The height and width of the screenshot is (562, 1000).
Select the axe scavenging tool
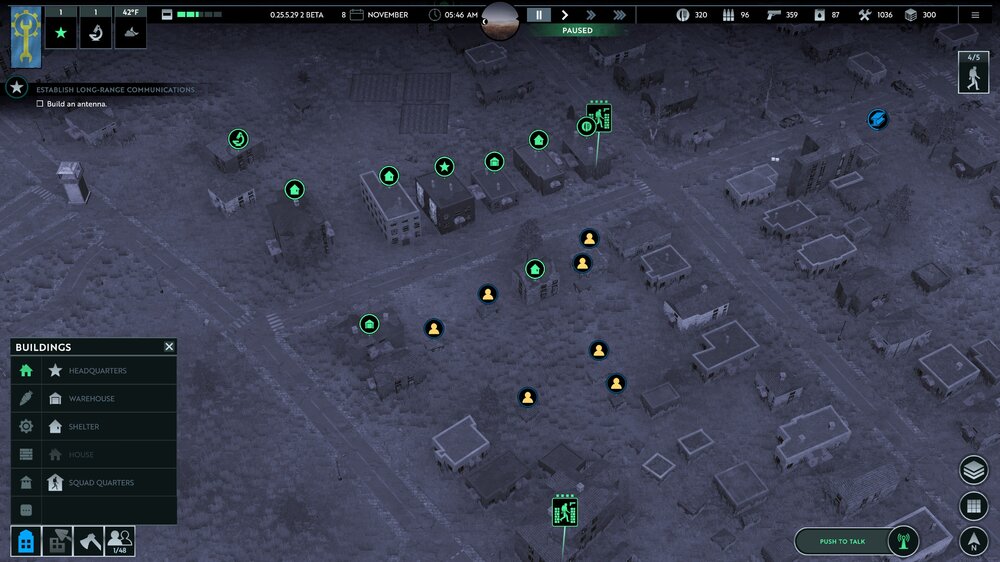88,541
